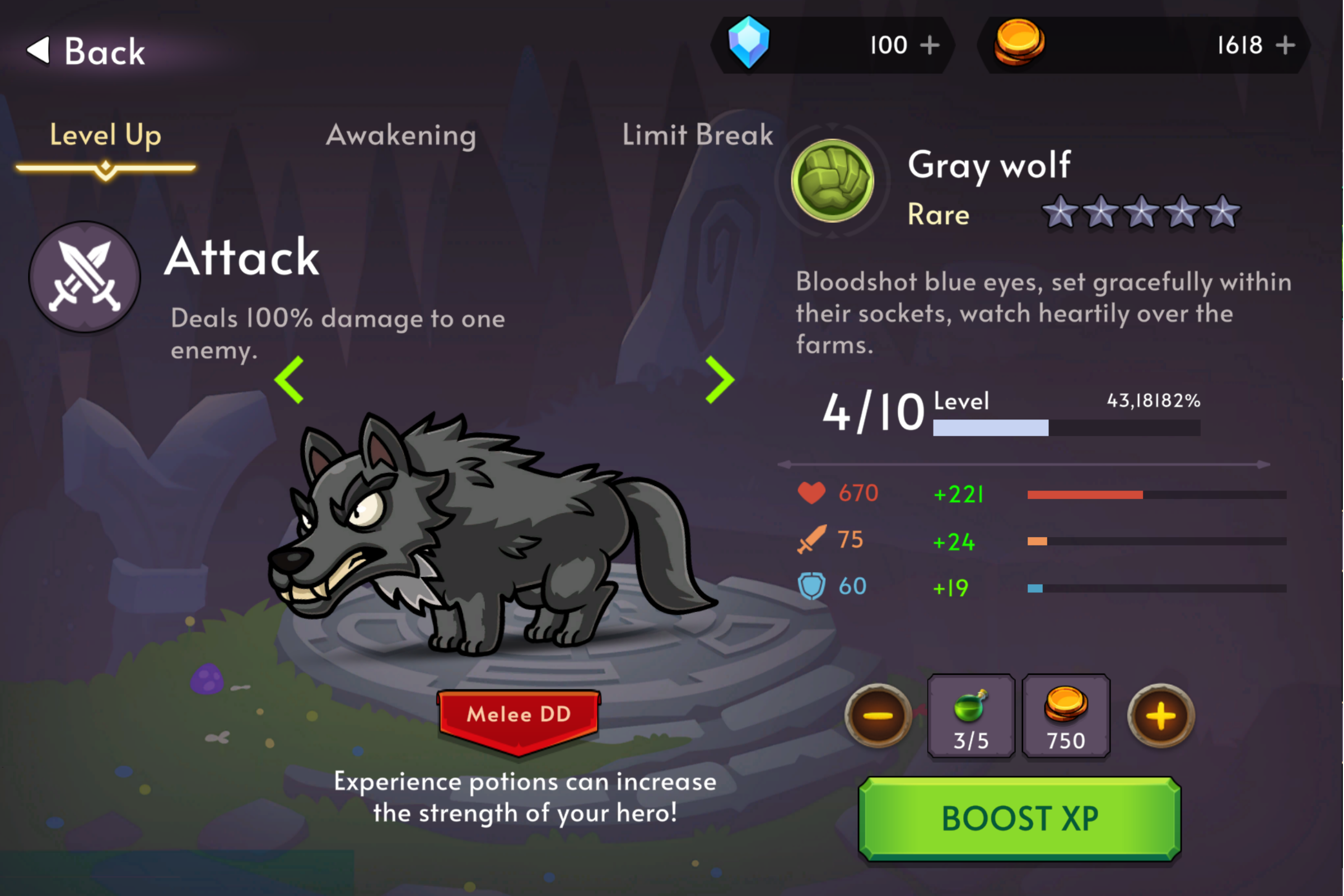The height and width of the screenshot is (896, 1344).
Task: Switch to the Awakening tab
Action: (x=401, y=136)
